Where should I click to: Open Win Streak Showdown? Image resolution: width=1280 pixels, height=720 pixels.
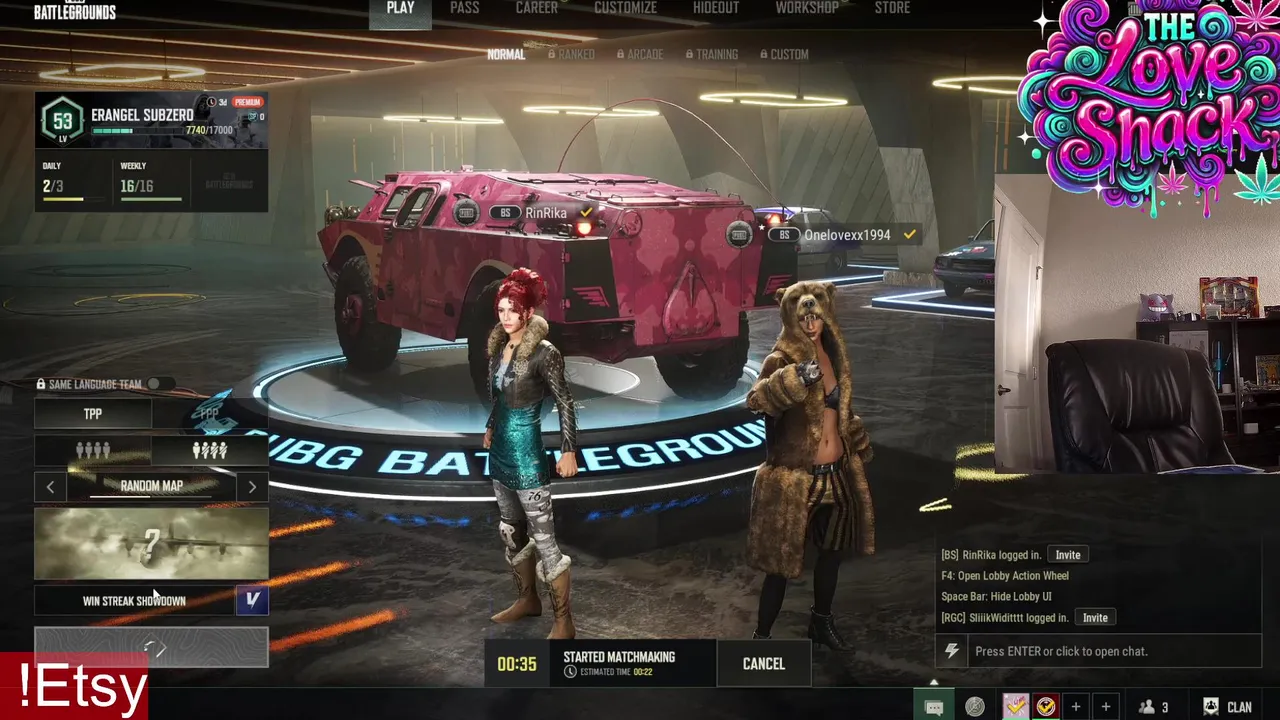[x=135, y=601]
